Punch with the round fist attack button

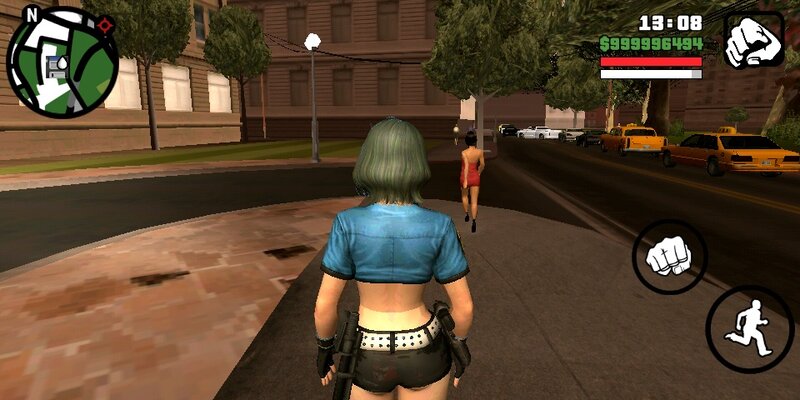(x=669, y=258)
